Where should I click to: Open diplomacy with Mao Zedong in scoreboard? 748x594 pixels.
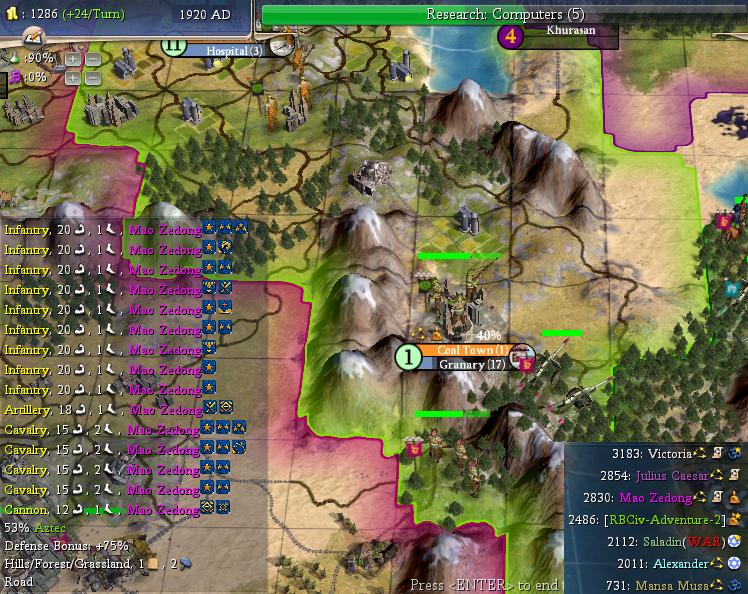point(655,497)
